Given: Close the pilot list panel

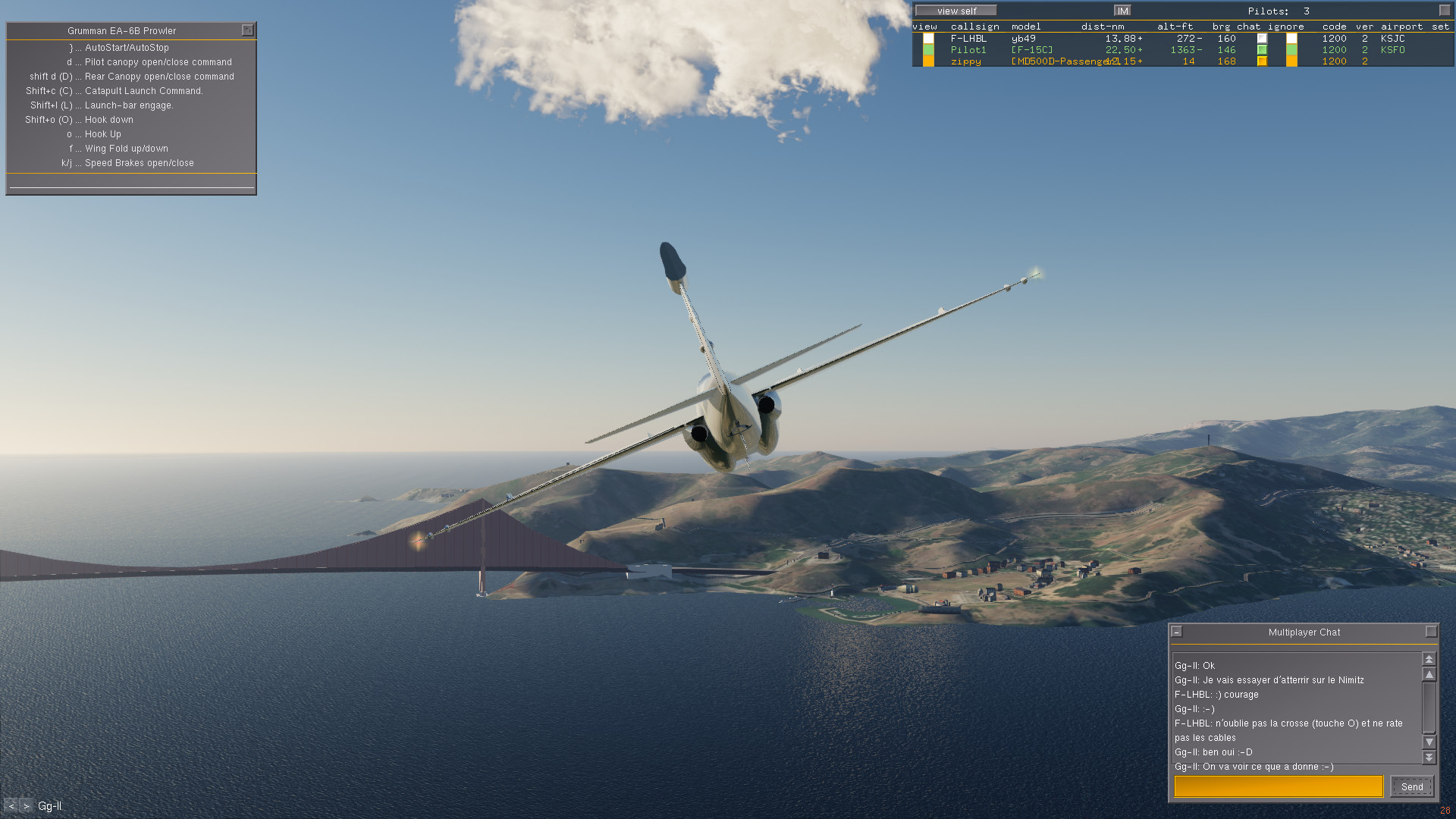Looking at the screenshot, I should (x=1445, y=11).
